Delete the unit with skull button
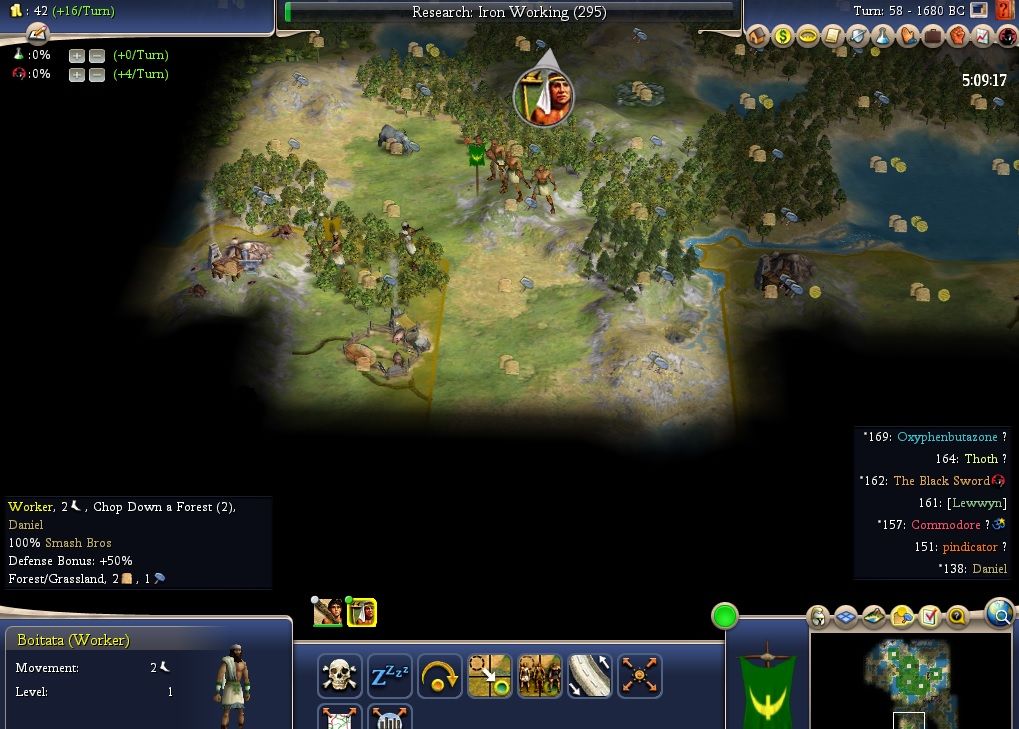Viewport: 1019px width, 729px height. point(340,677)
